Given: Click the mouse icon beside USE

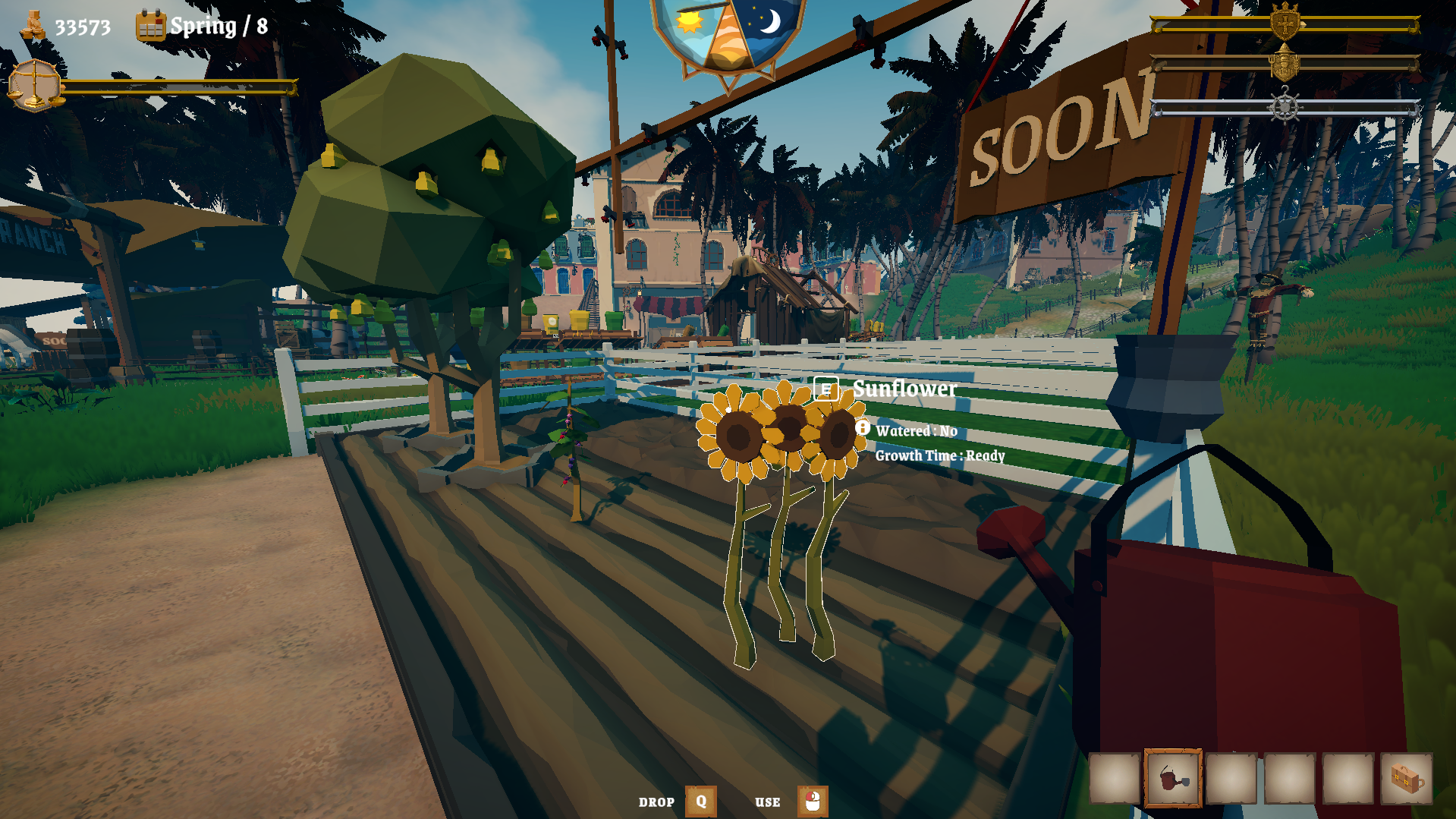Looking at the screenshot, I should (812, 802).
